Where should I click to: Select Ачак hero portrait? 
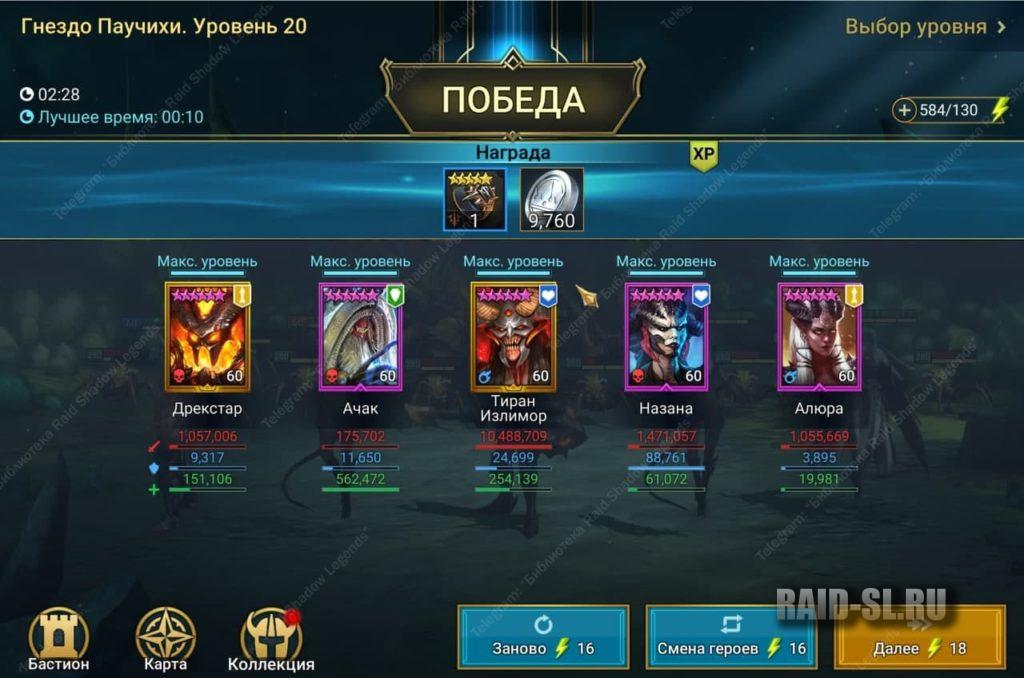click(x=360, y=336)
